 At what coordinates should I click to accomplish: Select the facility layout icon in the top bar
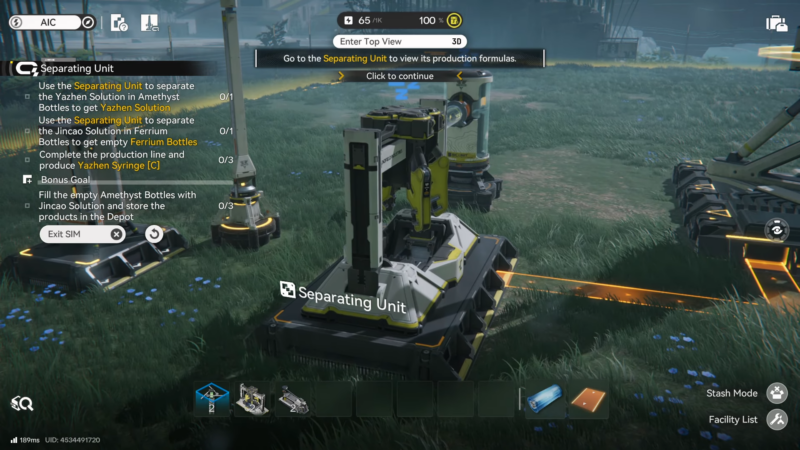(x=149, y=22)
